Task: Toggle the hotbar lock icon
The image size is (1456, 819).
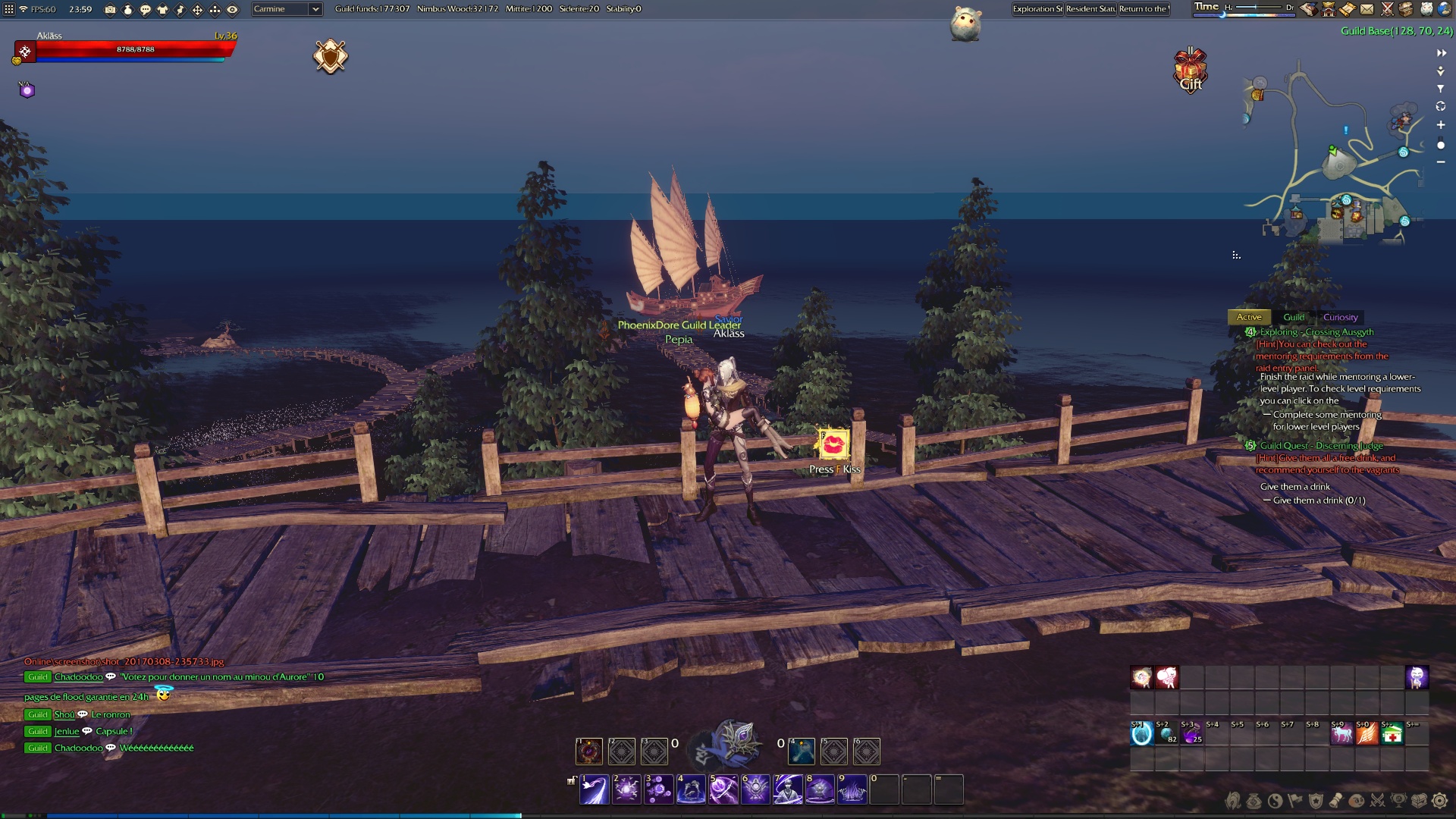Action: coord(571,780)
